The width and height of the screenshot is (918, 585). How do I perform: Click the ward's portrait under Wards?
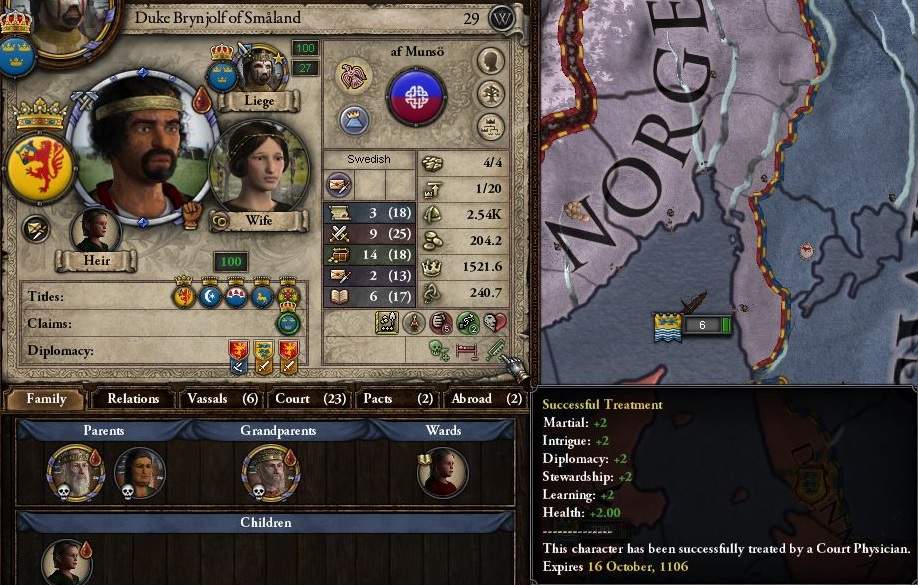(x=442, y=472)
